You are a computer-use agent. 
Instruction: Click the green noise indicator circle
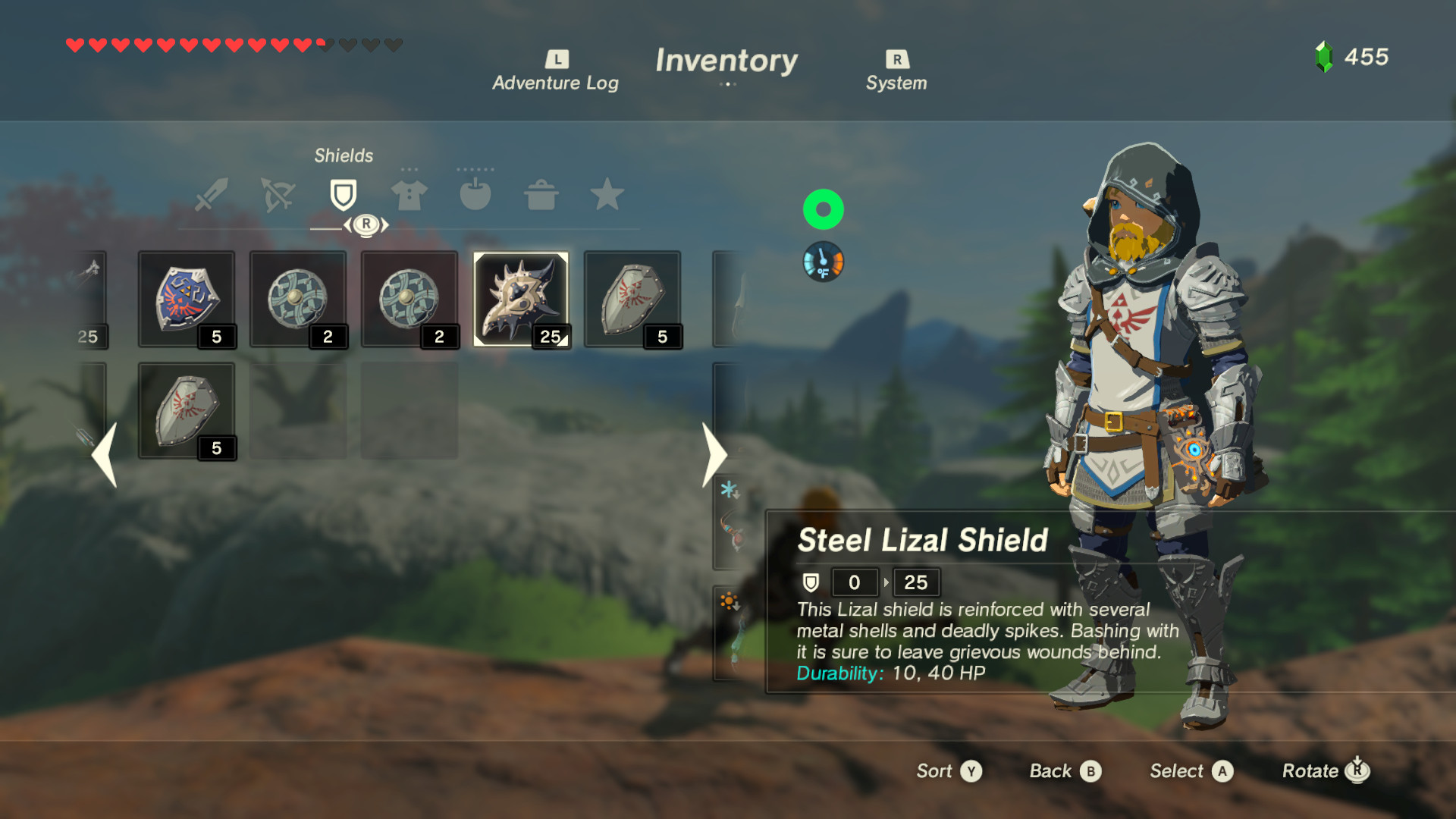click(x=824, y=209)
